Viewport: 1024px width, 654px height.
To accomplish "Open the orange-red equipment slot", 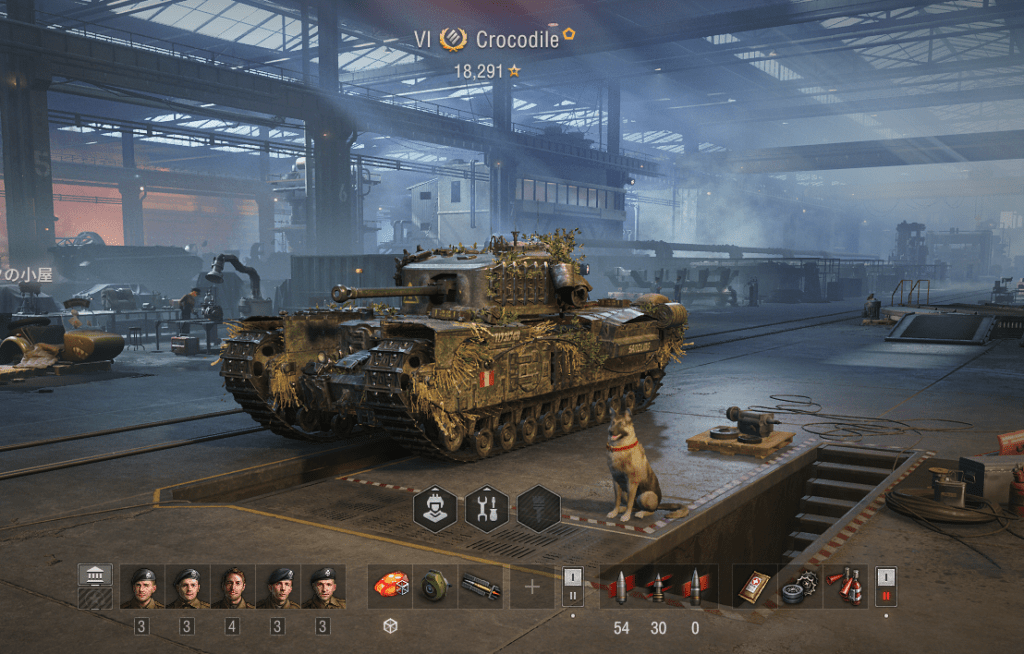I will point(389,587).
